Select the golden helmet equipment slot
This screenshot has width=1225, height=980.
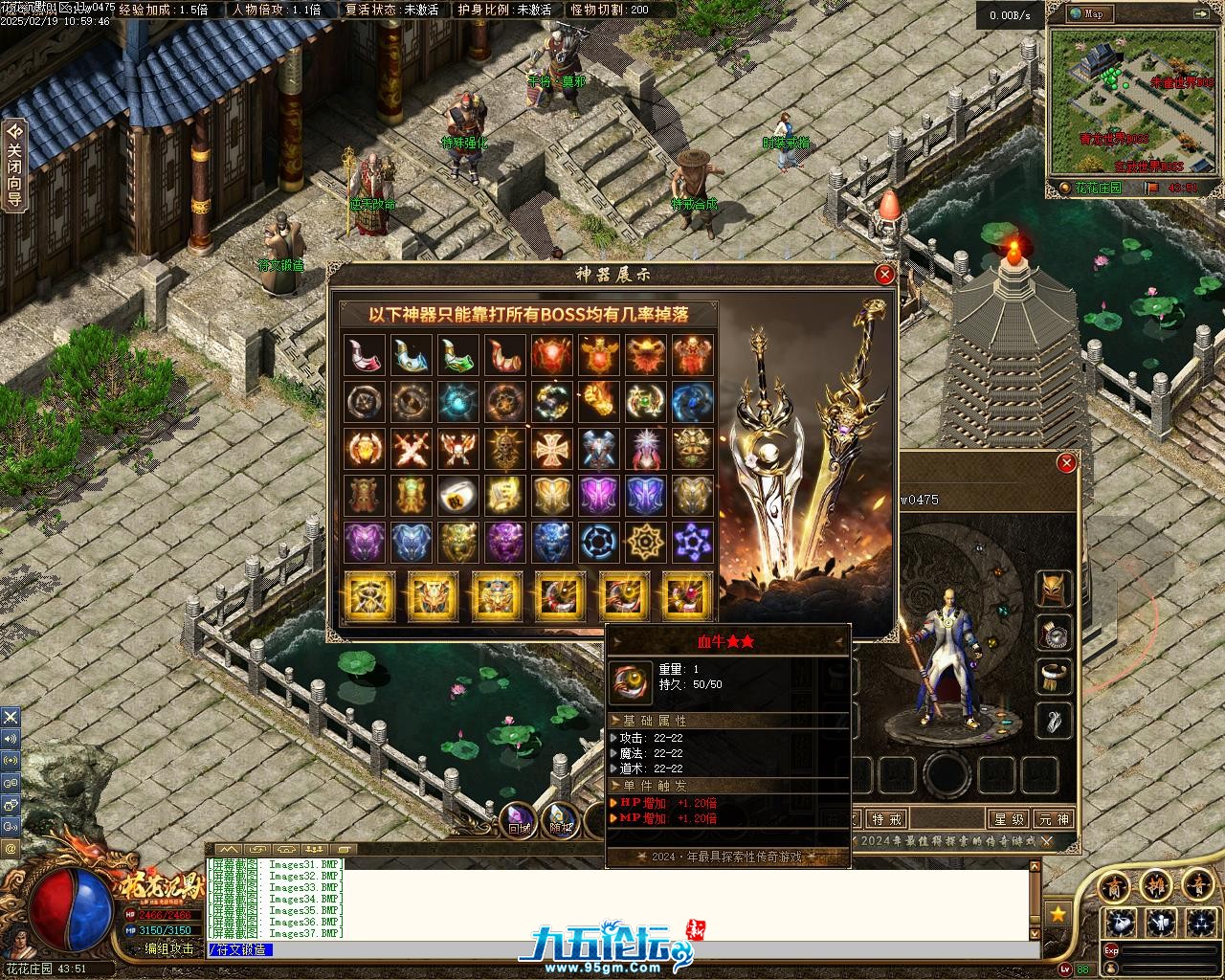[1055, 588]
